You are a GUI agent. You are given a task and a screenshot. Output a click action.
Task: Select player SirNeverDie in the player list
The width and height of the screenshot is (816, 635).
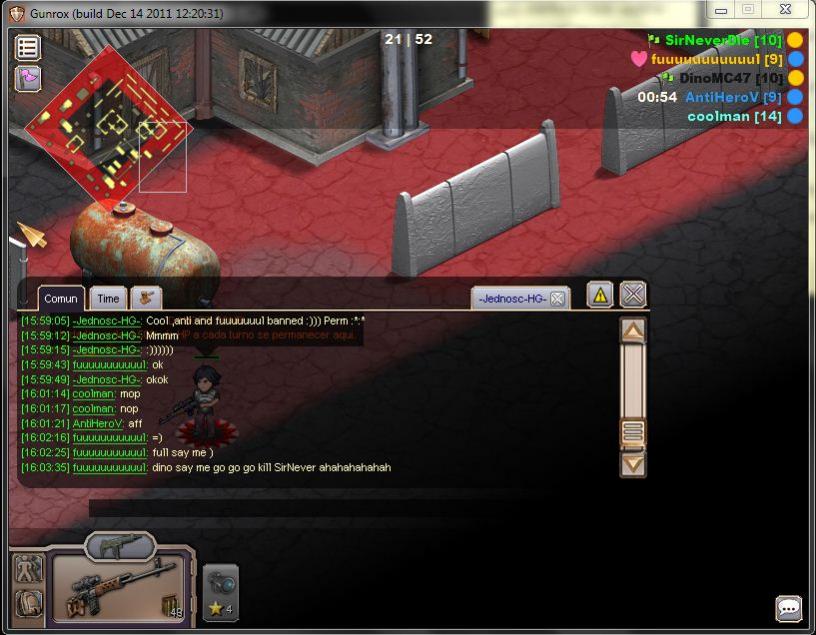coord(712,40)
